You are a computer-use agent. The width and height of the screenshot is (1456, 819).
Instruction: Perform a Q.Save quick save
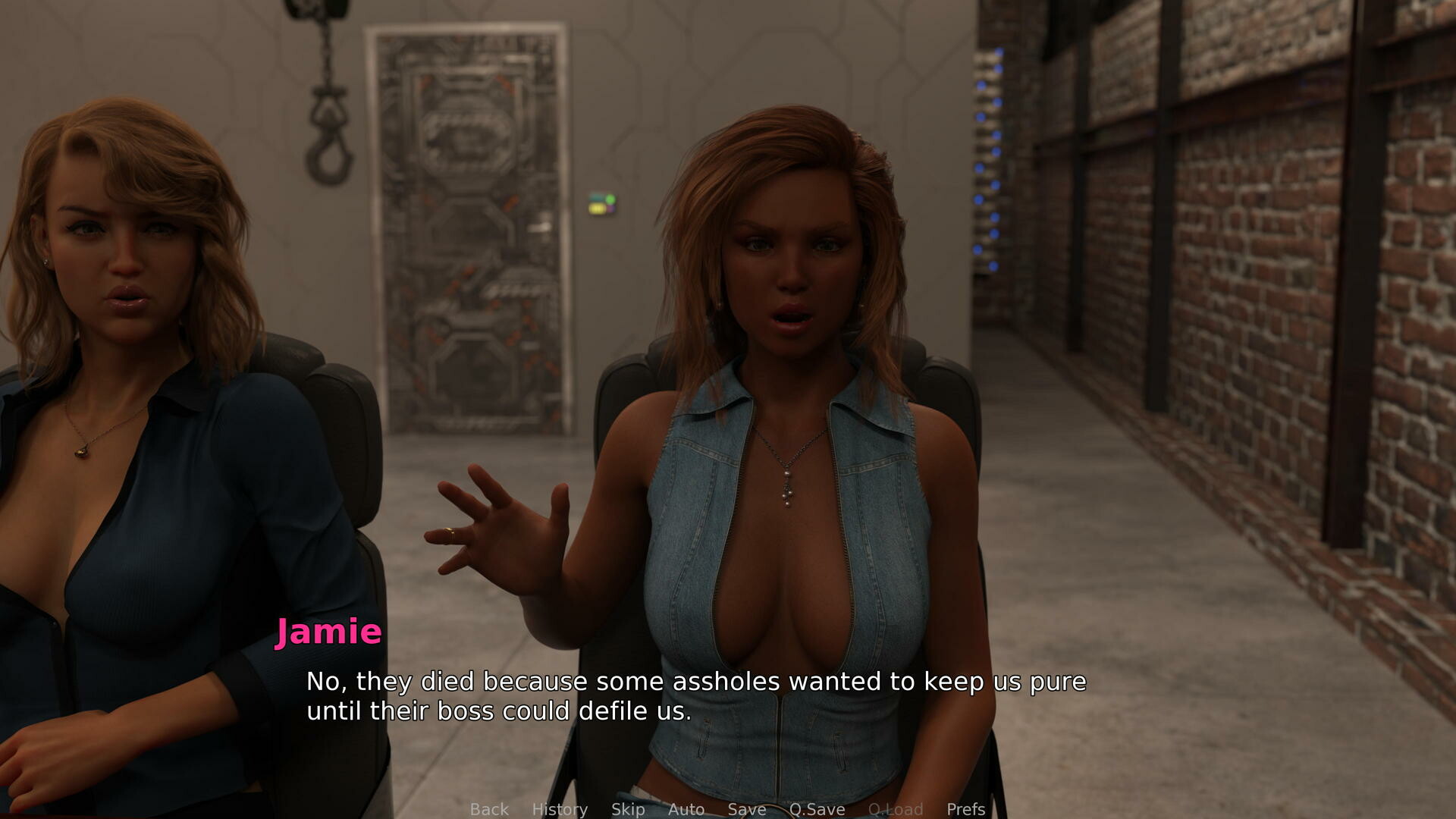click(x=817, y=809)
